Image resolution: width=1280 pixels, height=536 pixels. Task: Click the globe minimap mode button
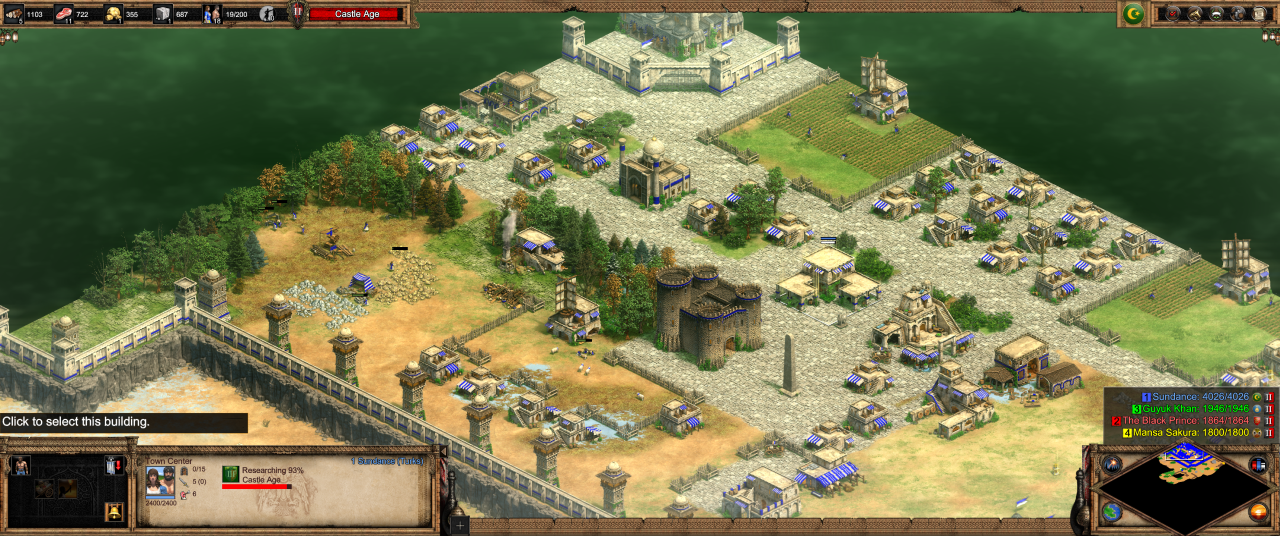point(1112,513)
